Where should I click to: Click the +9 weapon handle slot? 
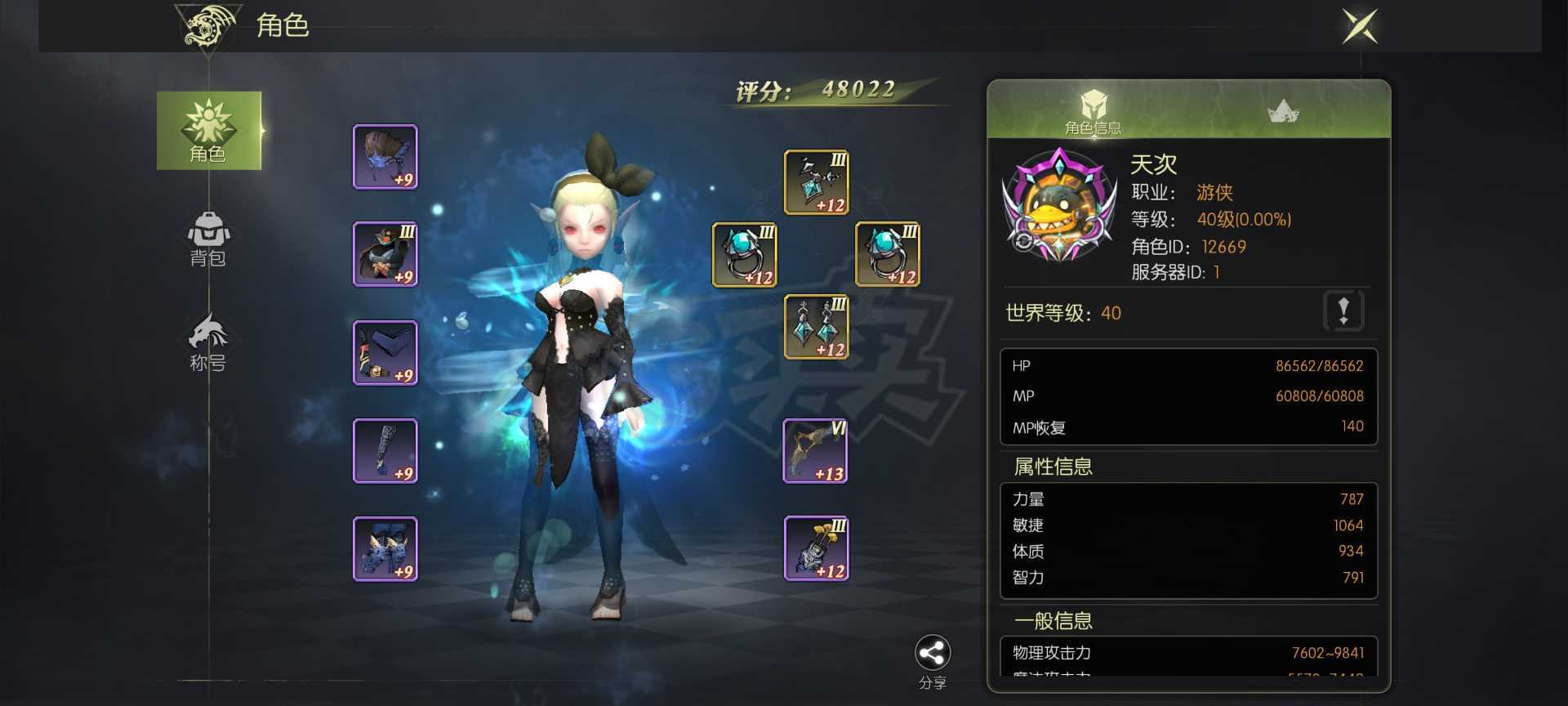[385, 450]
